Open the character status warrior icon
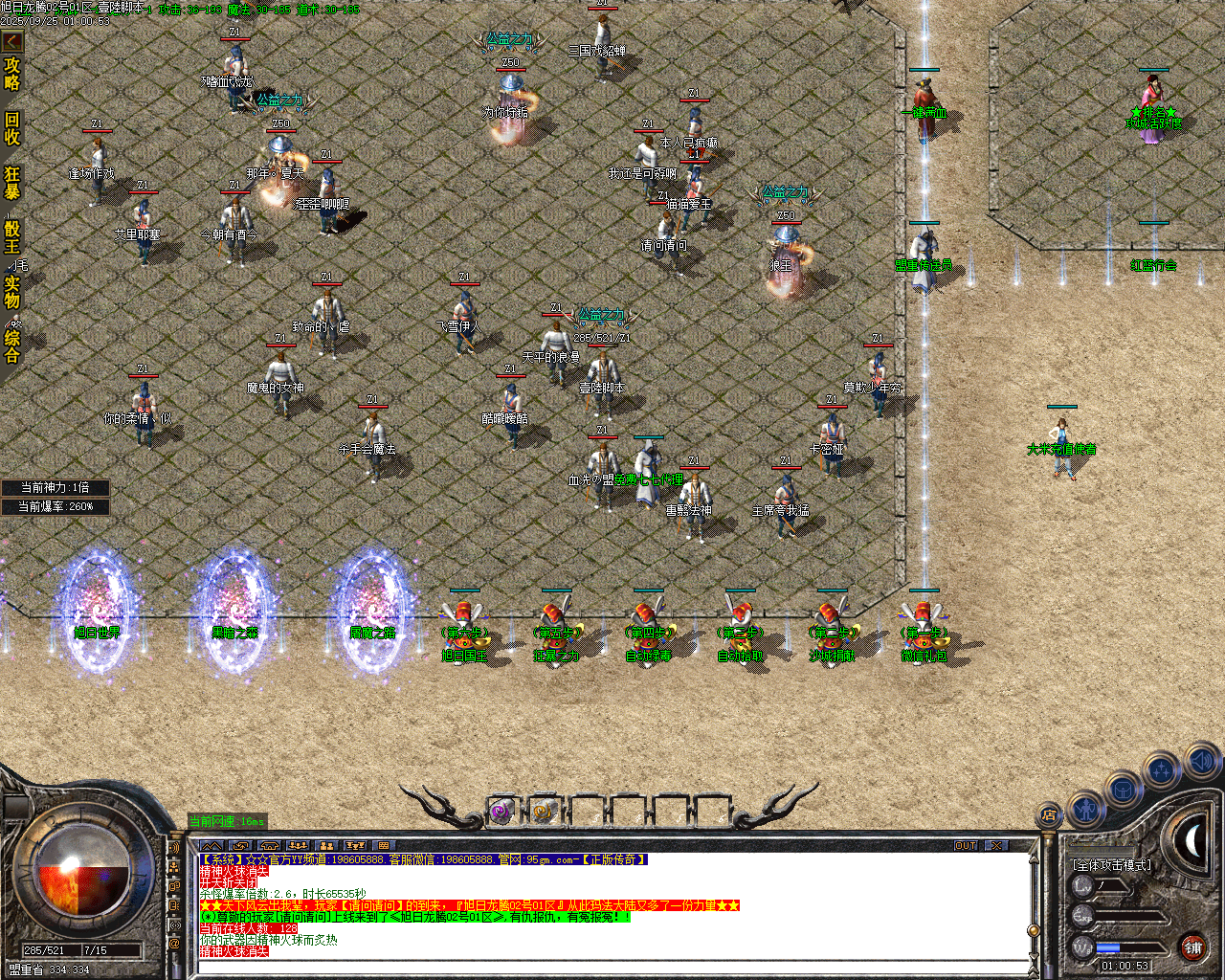Viewport: 1225px width, 980px height. [1085, 809]
